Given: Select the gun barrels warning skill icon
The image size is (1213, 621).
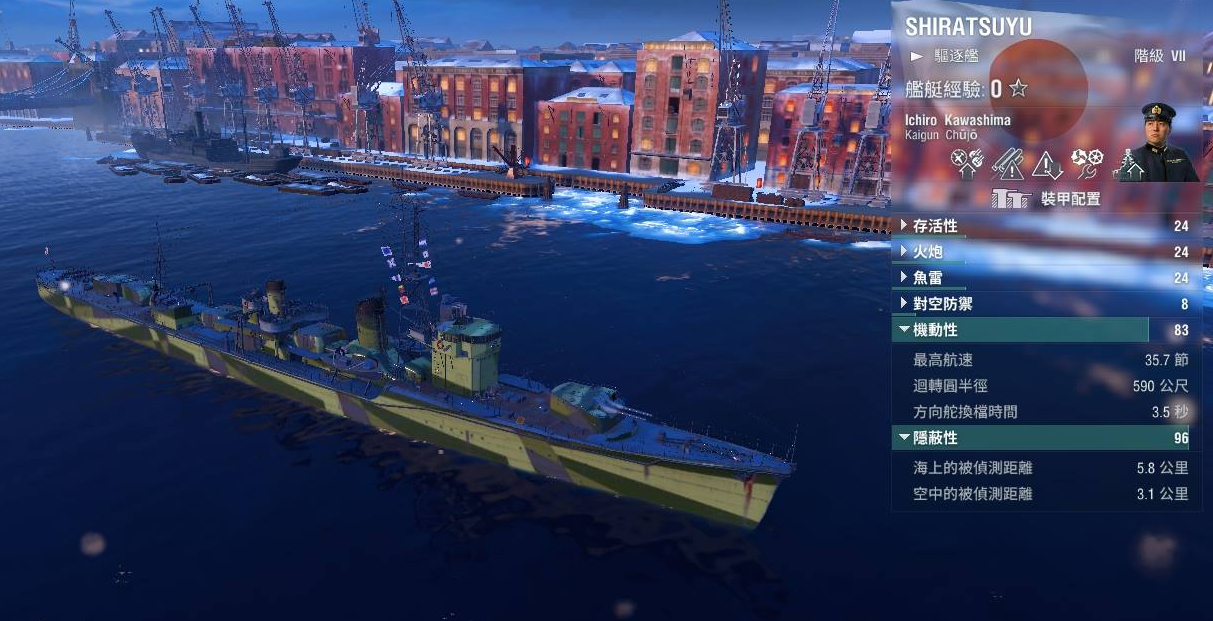Looking at the screenshot, I should point(1007,163).
